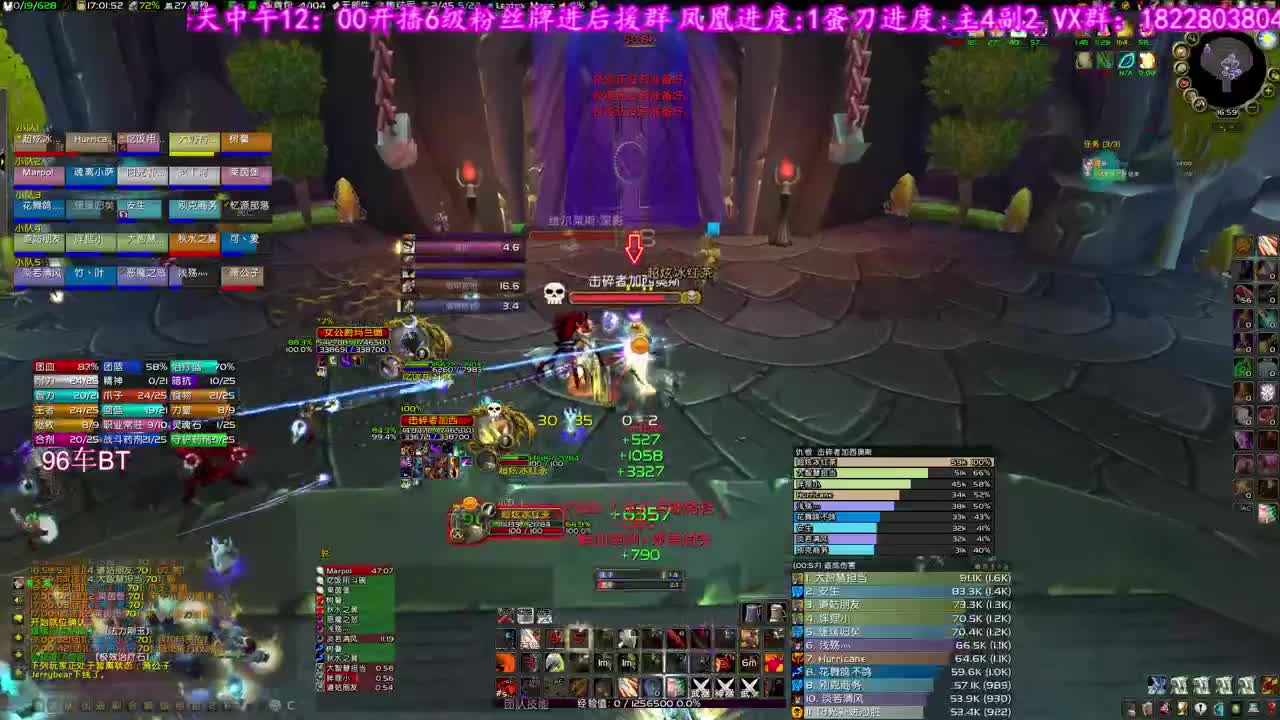Image resolution: width=1280 pixels, height=720 pixels.
Task: Click the sun day/night indicator on the minimap
Action: point(1266,39)
